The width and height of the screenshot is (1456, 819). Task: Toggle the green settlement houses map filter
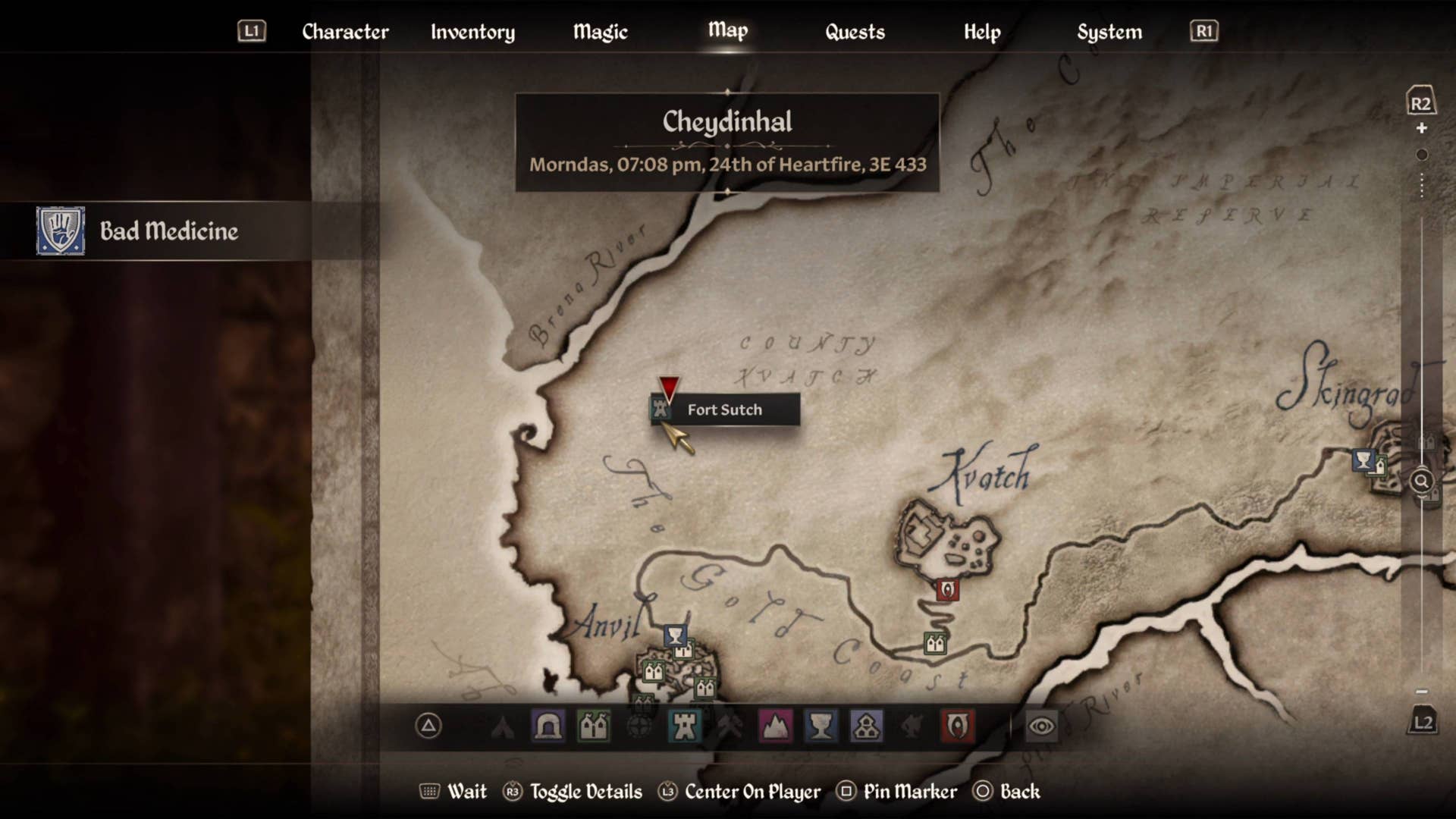tap(593, 726)
